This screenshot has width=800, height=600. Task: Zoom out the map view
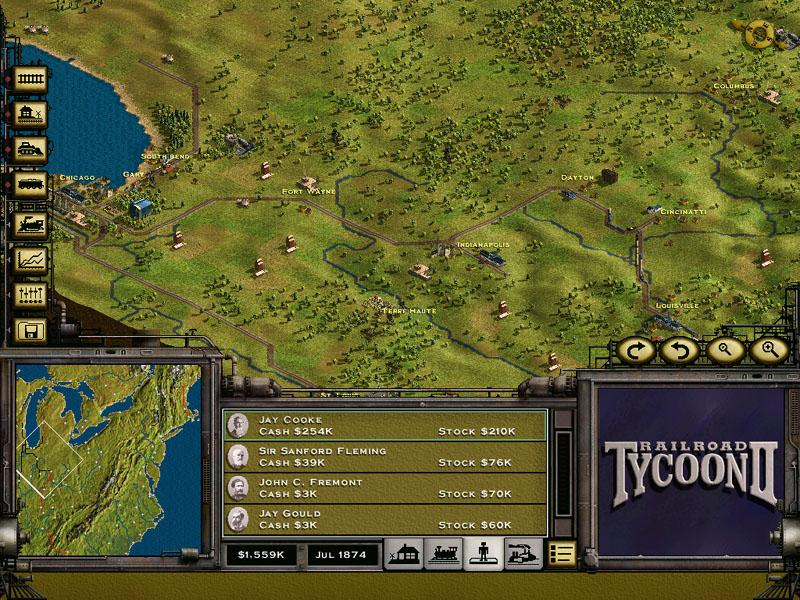(x=725, y=350)
